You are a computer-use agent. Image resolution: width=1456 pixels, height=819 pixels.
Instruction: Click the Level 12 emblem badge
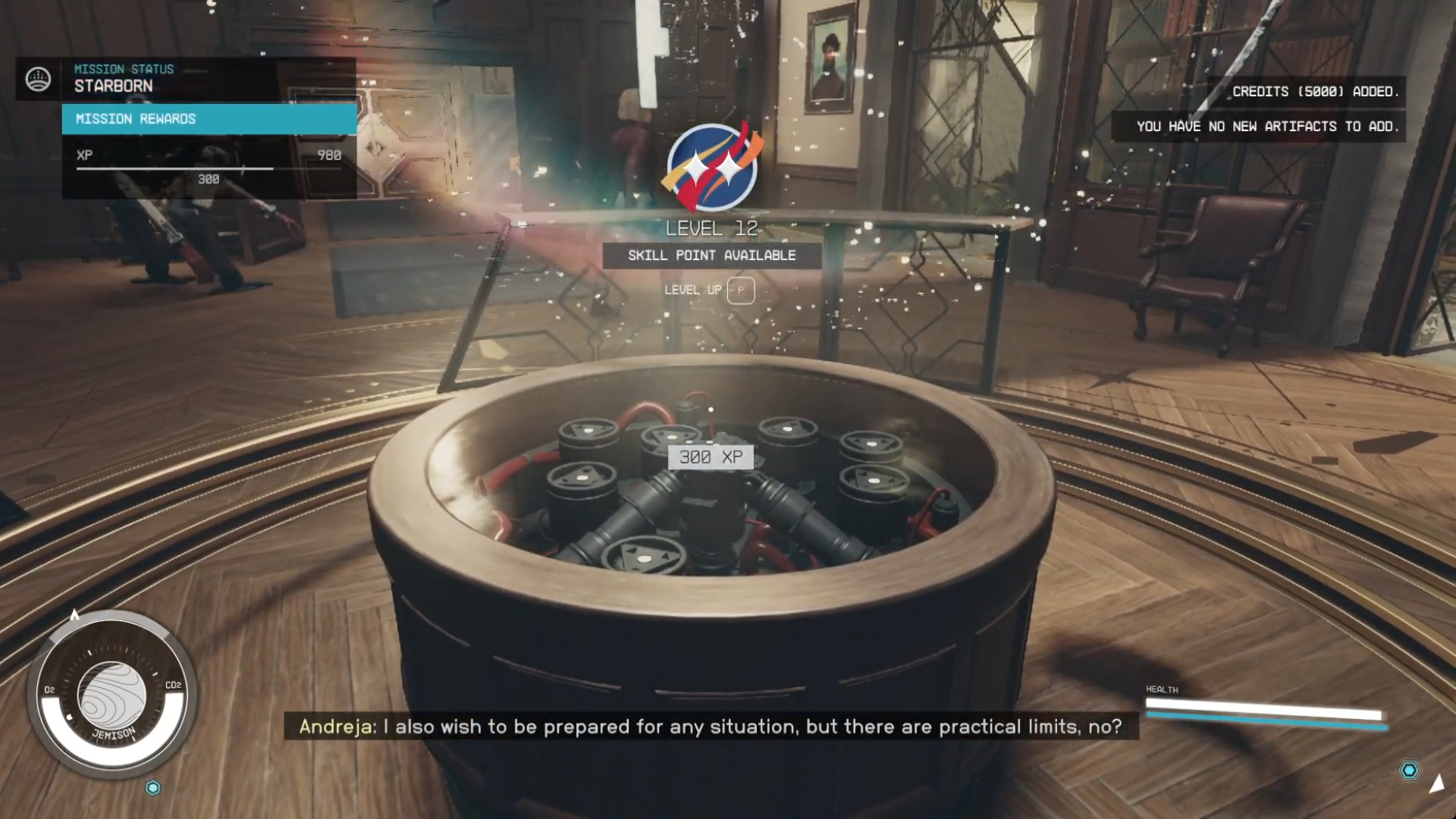(x=711, y=168)
